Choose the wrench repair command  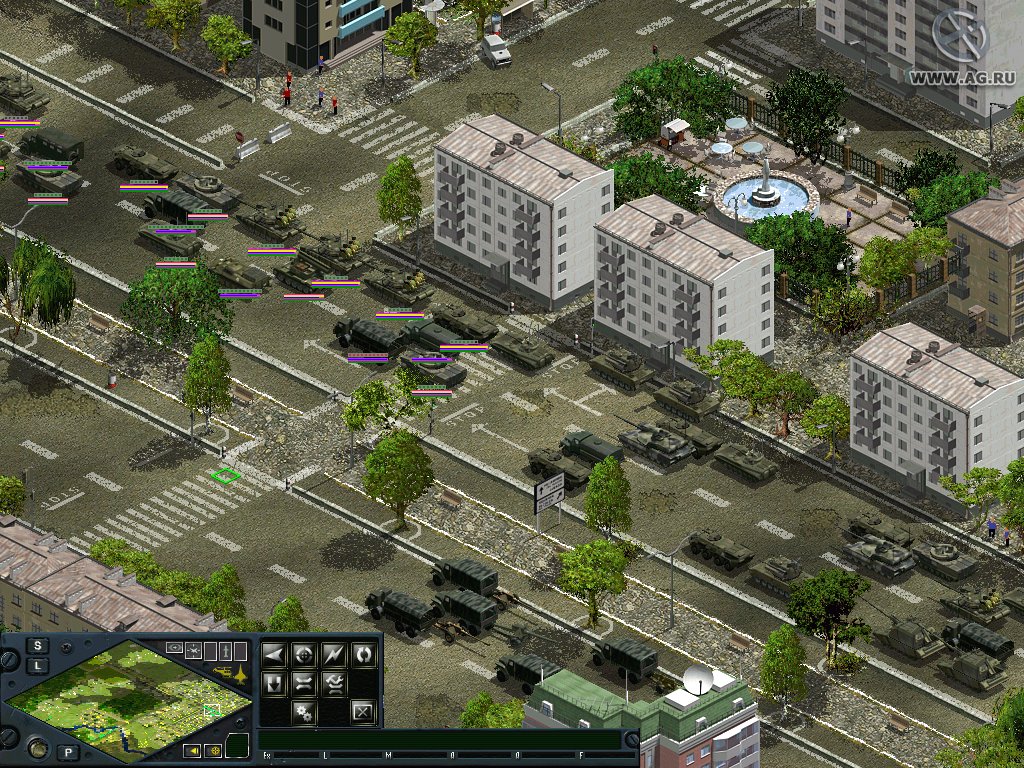pyautogui.click(x=333, y=684)
